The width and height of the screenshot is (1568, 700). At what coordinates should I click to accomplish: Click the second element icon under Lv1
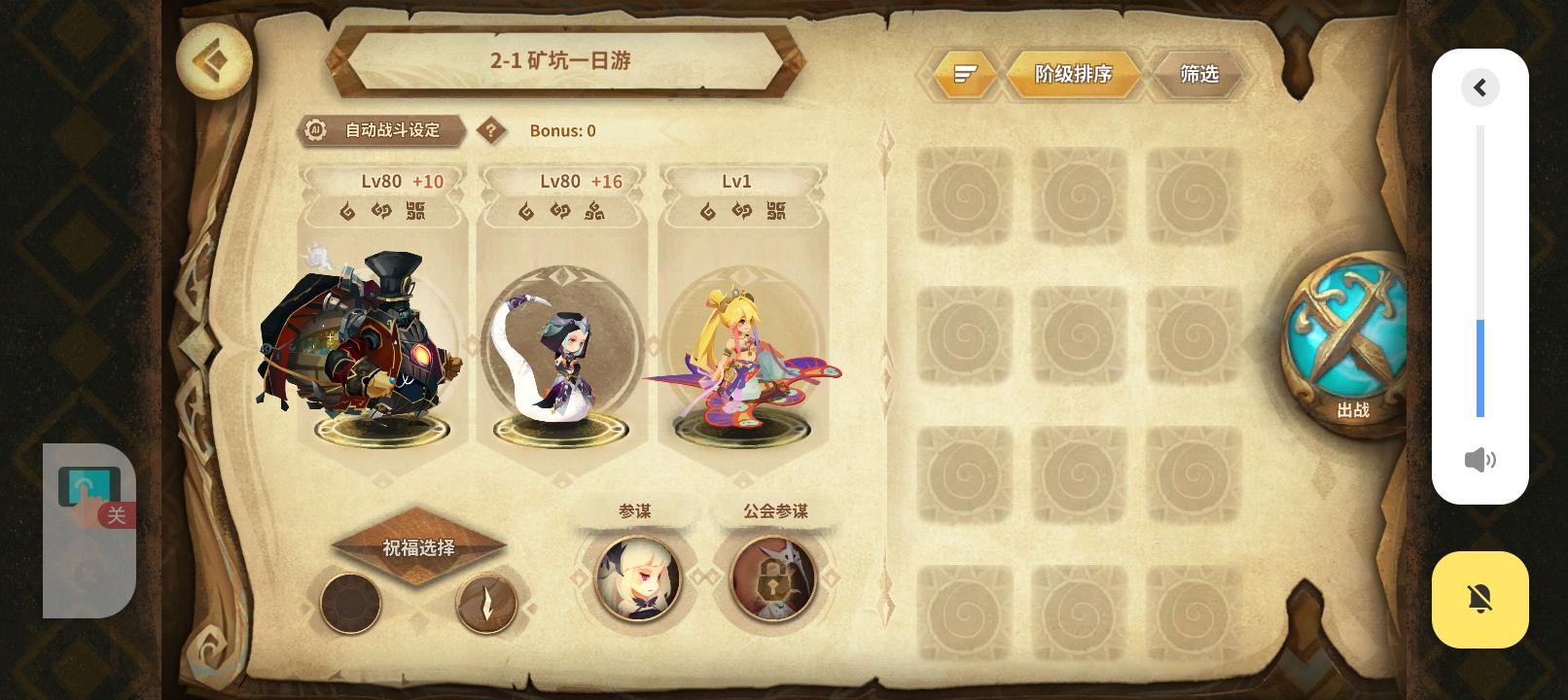click(x=741, y=211)
